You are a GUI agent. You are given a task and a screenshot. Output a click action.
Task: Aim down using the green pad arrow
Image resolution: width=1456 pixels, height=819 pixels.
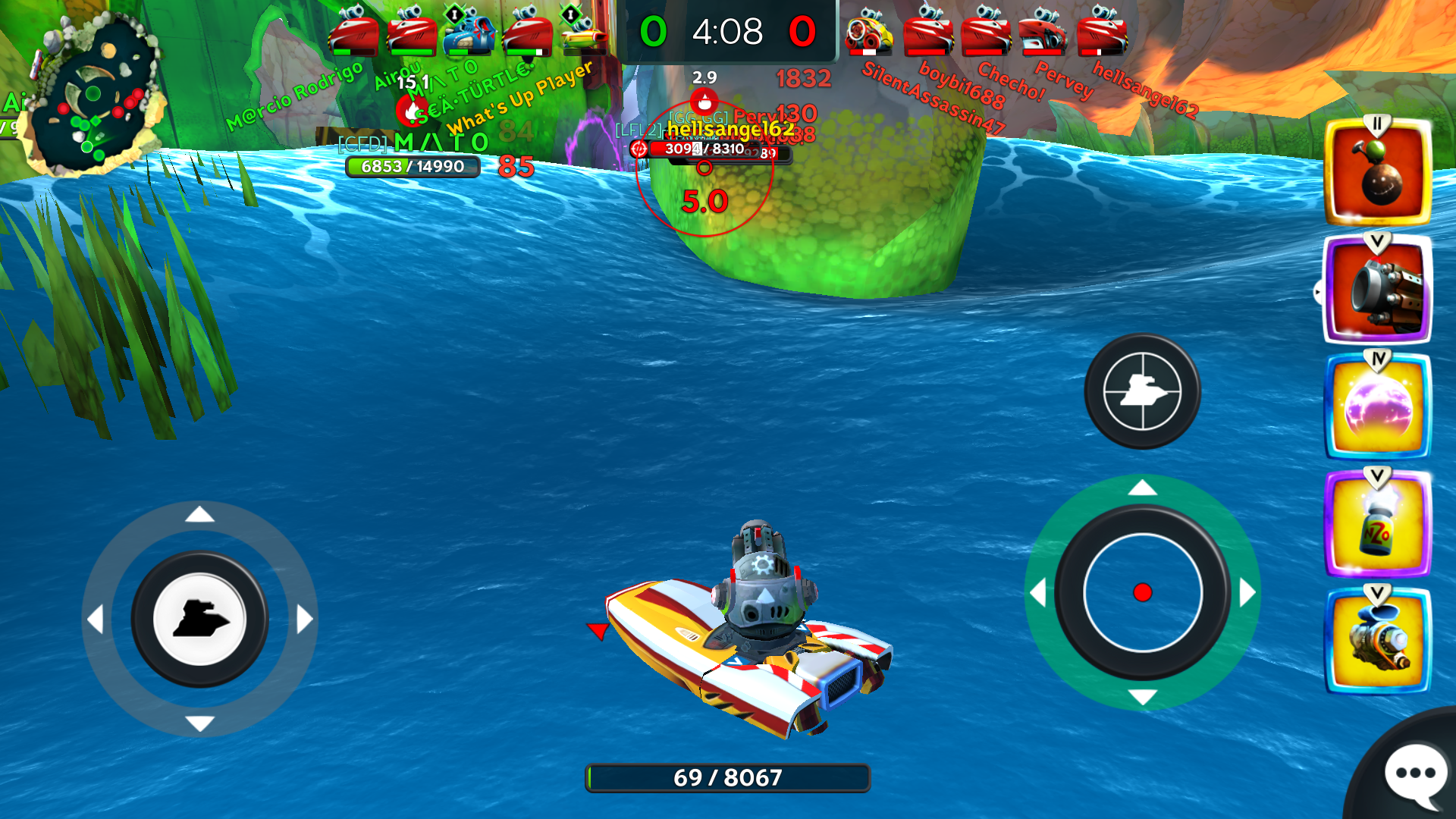(1142, 697)
